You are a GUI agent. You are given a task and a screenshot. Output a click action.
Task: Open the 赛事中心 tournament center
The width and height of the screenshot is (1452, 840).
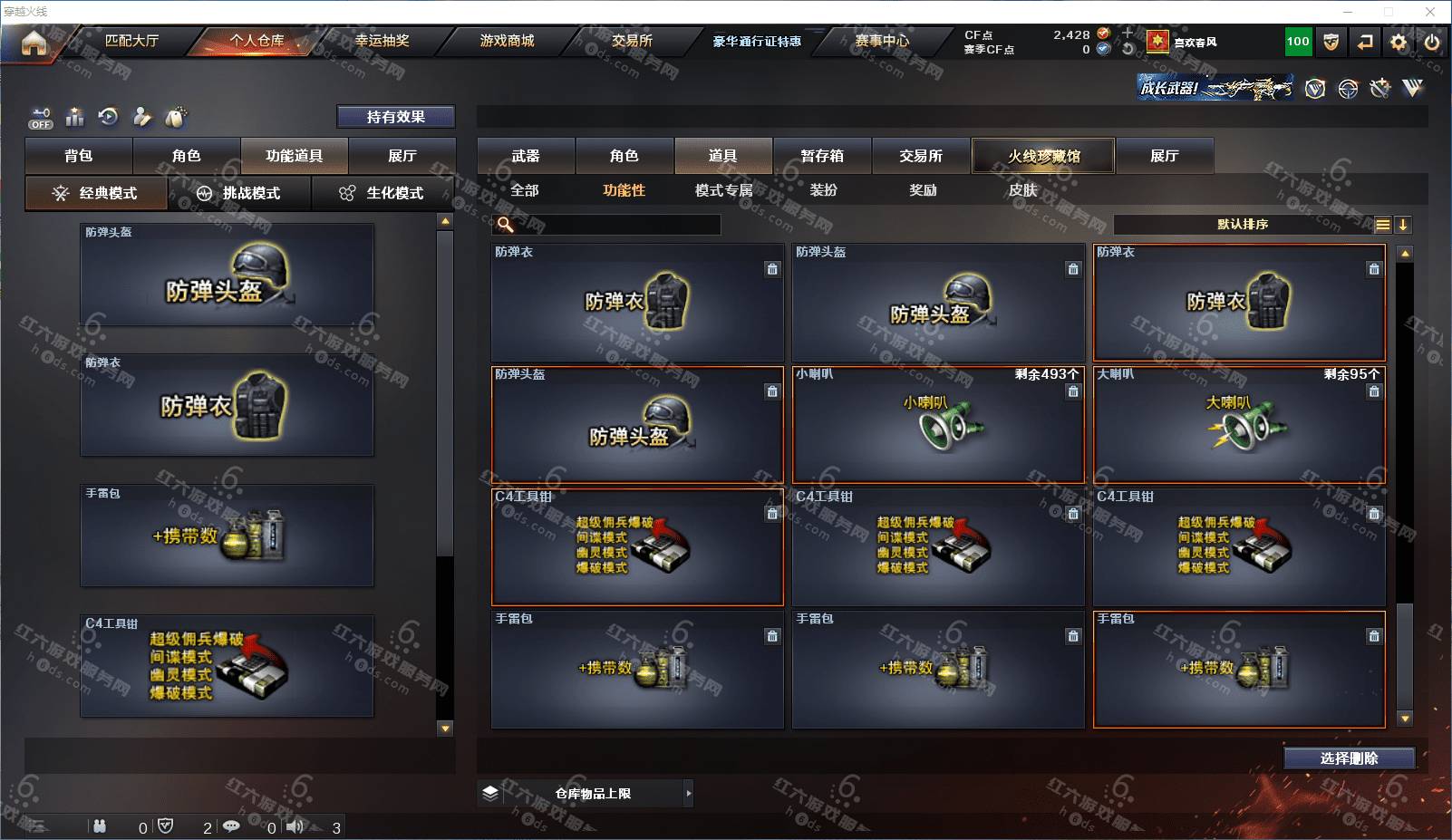pos(882,41)
